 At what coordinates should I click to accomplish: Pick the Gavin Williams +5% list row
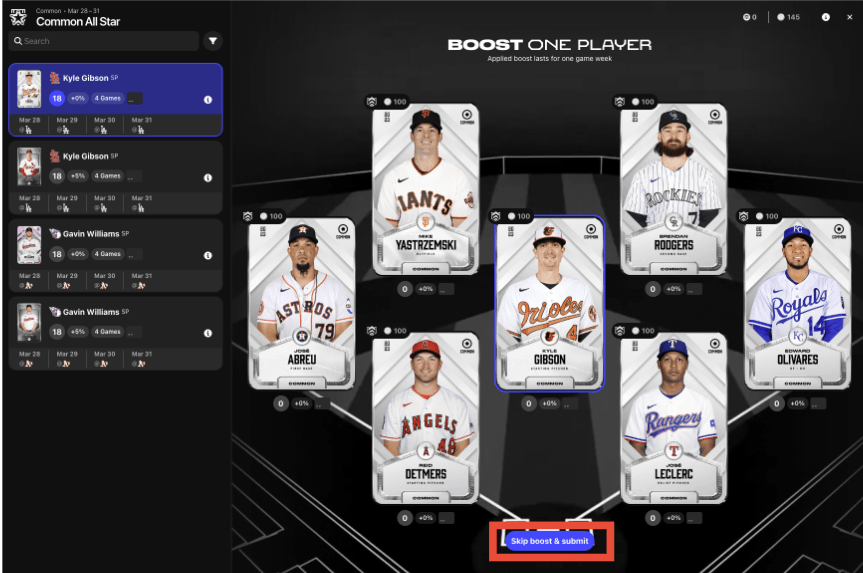click(x=115, y=332)
